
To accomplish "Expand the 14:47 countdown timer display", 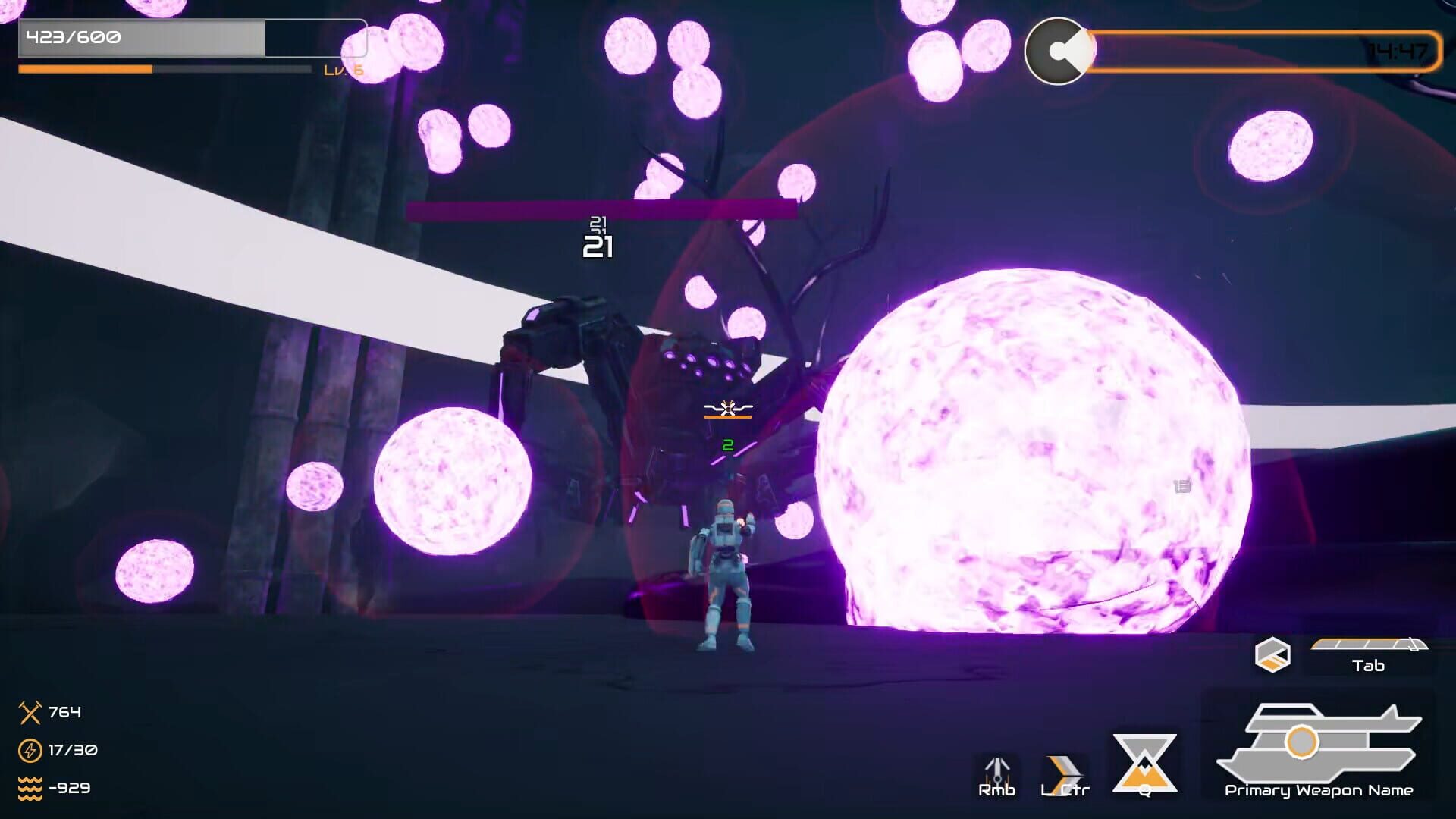I will pyautogui.click(x=1398, y=49).
